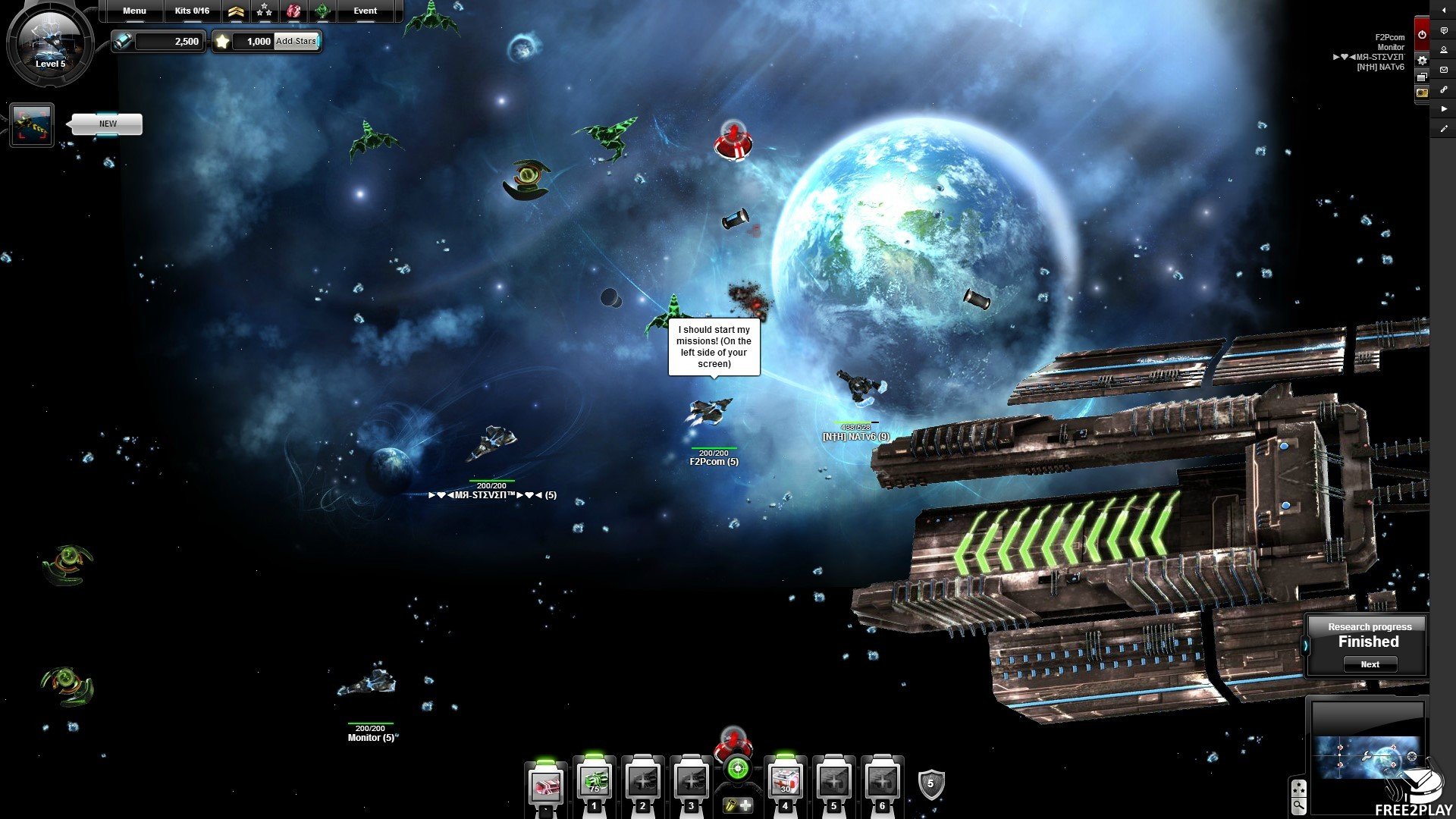Click the shield badge showing 5
Screen dimensions: 1456x819
[930, 784]
